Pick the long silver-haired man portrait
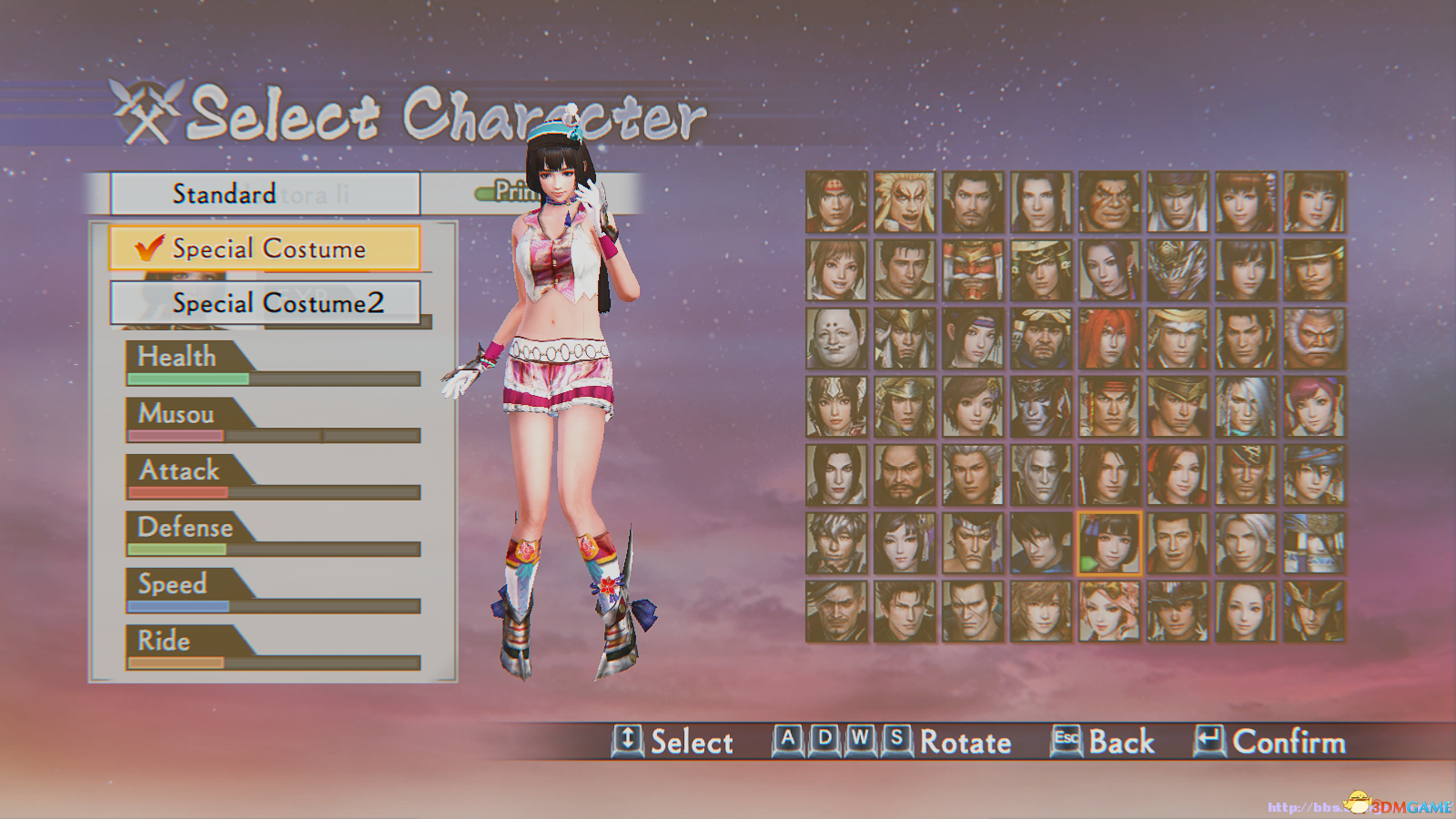Viewport: 1456px width, 819px height. pos(1246,407)
